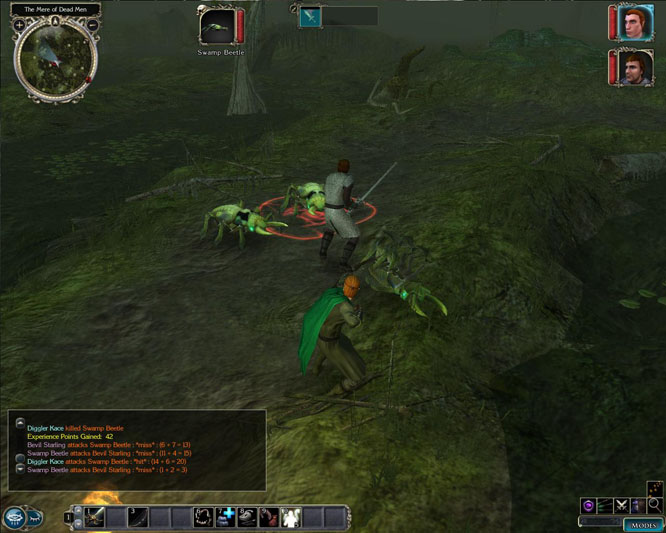Activate the white figure hotbar ability

click(x=291, y=517)
